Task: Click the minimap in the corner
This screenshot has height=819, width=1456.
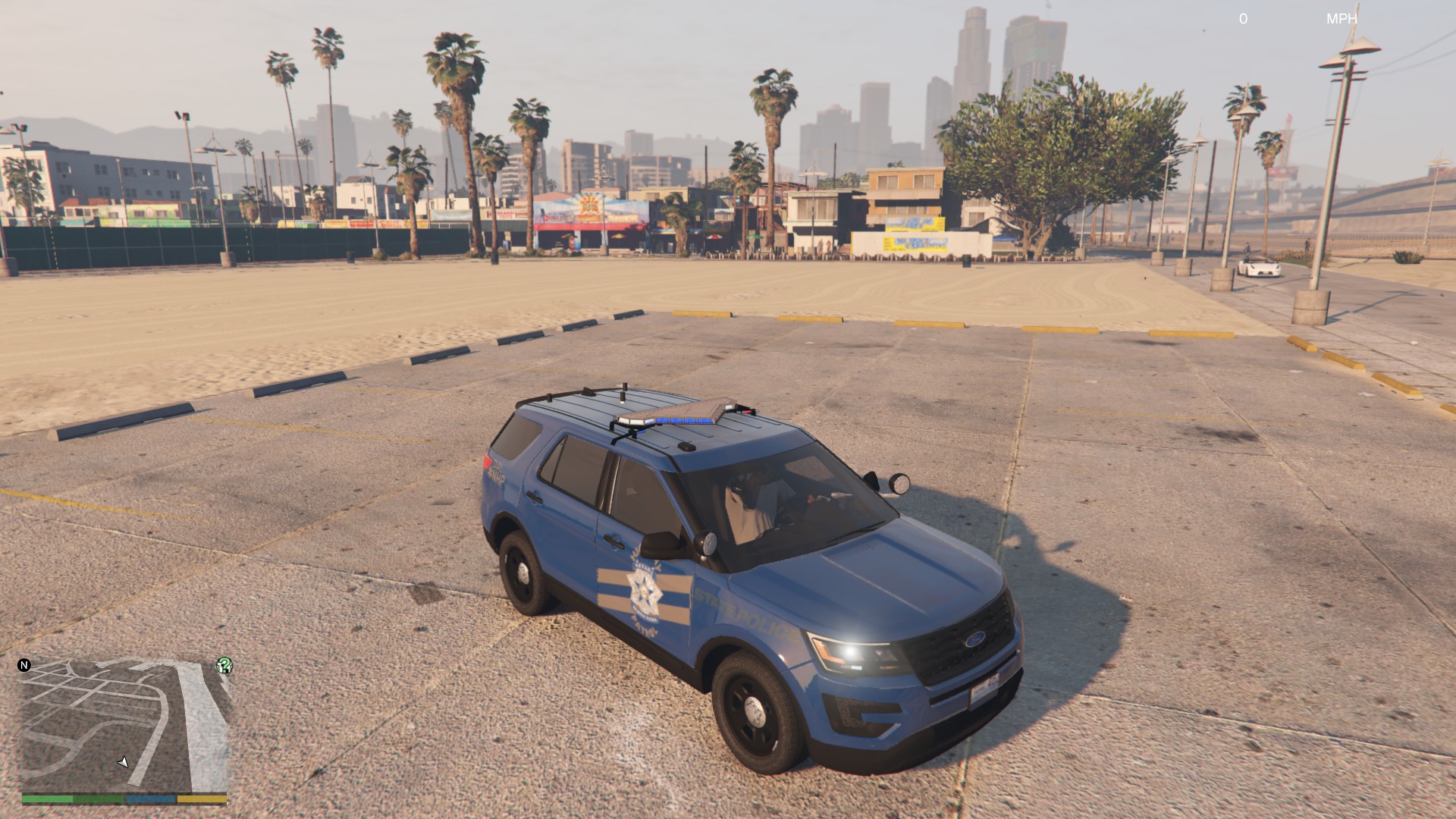Action: 125,724
